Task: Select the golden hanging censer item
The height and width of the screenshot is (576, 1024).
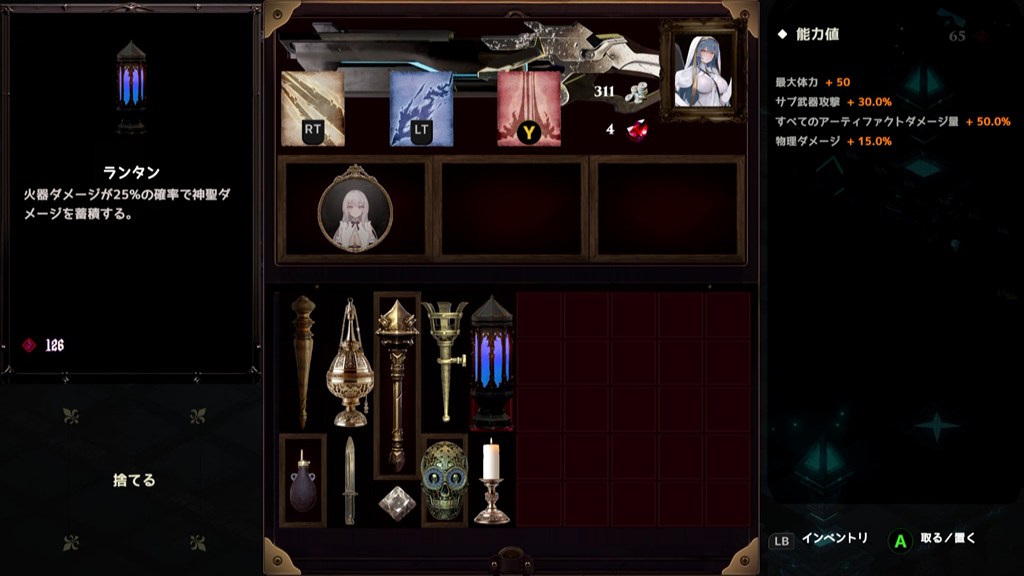Action: [349, 361]
